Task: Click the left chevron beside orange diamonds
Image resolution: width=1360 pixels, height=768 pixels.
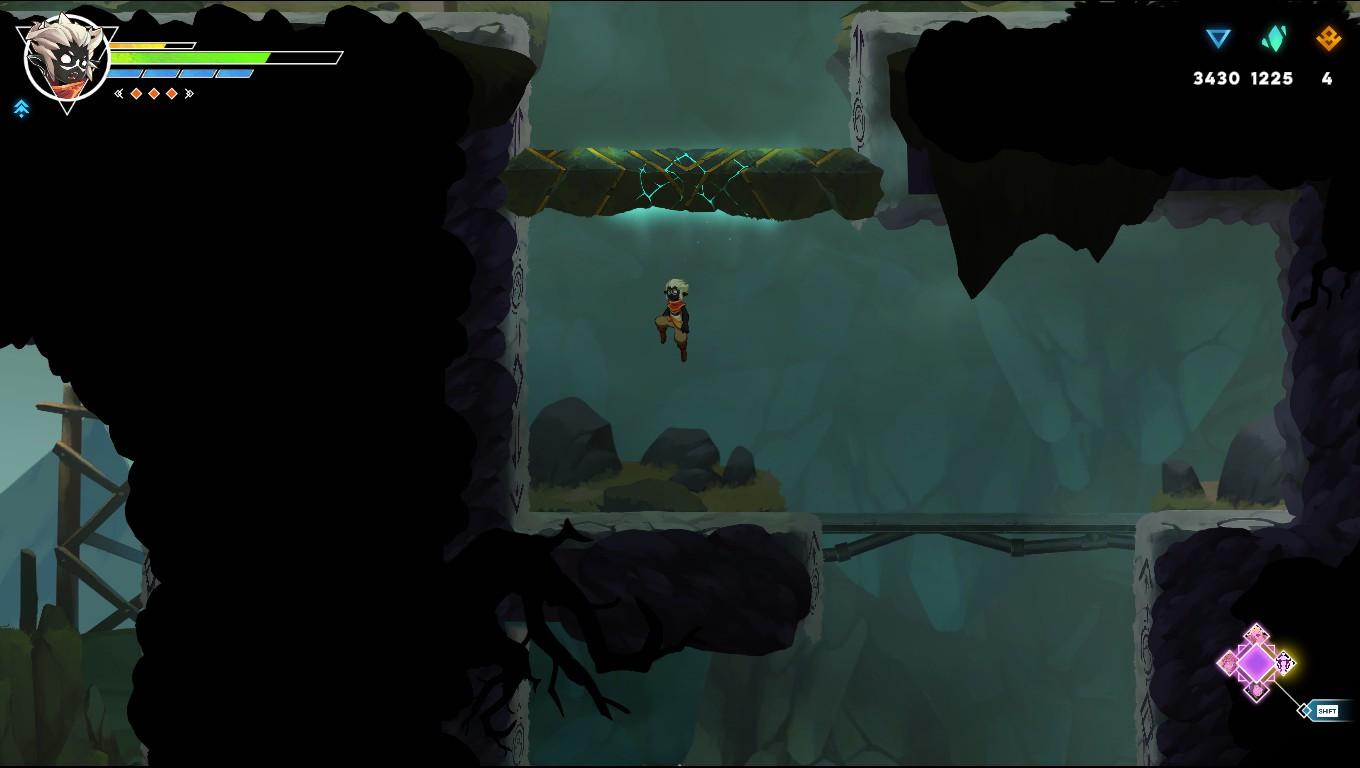Action: 119,94
